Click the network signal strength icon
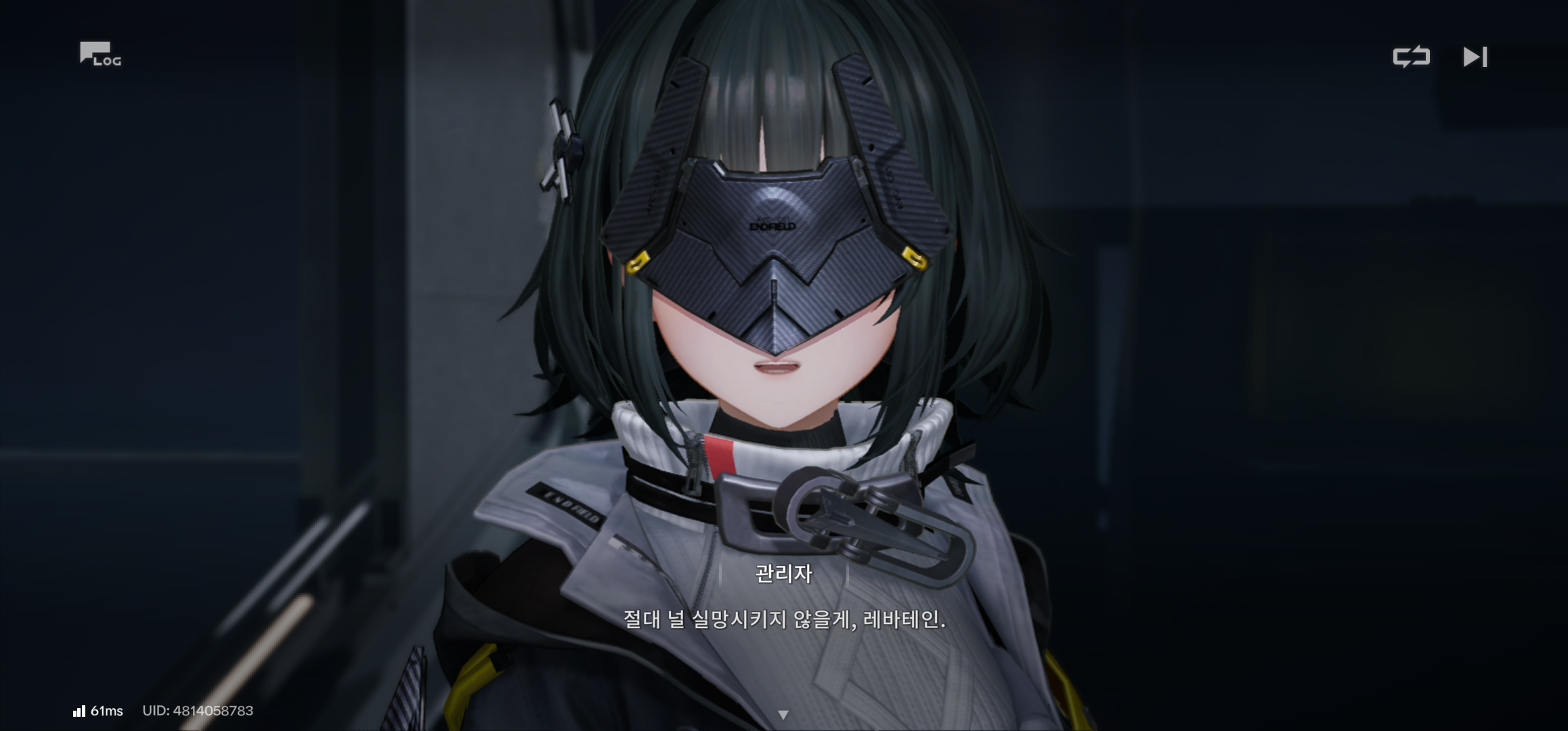Screen dimensions: 1568x731 pyautogui.click(x=81, y=709)
